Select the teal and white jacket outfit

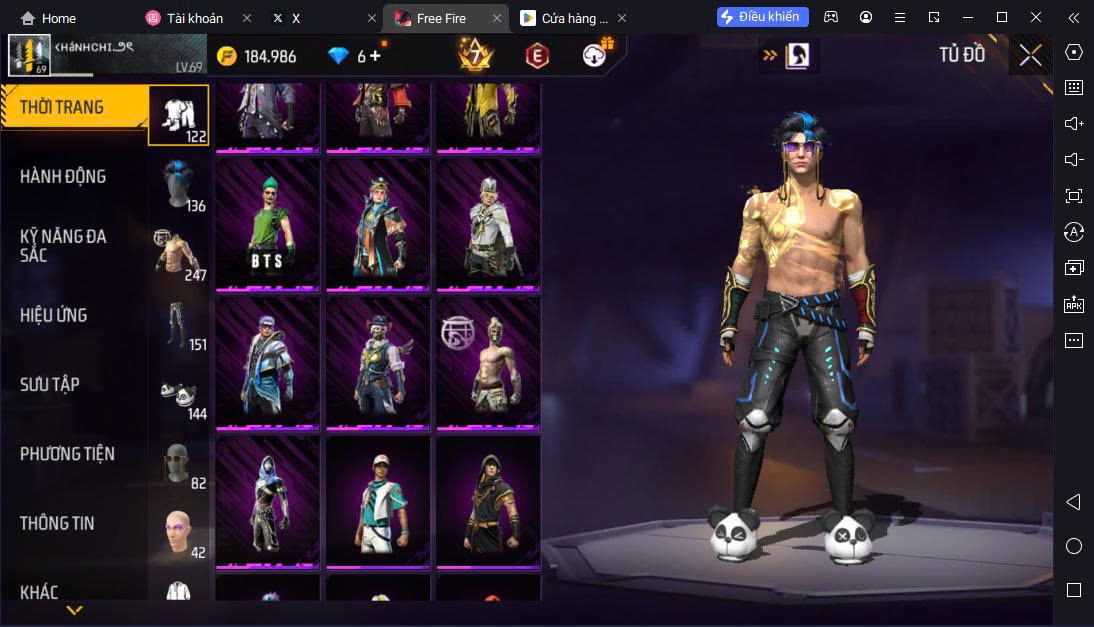tap(378, 501)
